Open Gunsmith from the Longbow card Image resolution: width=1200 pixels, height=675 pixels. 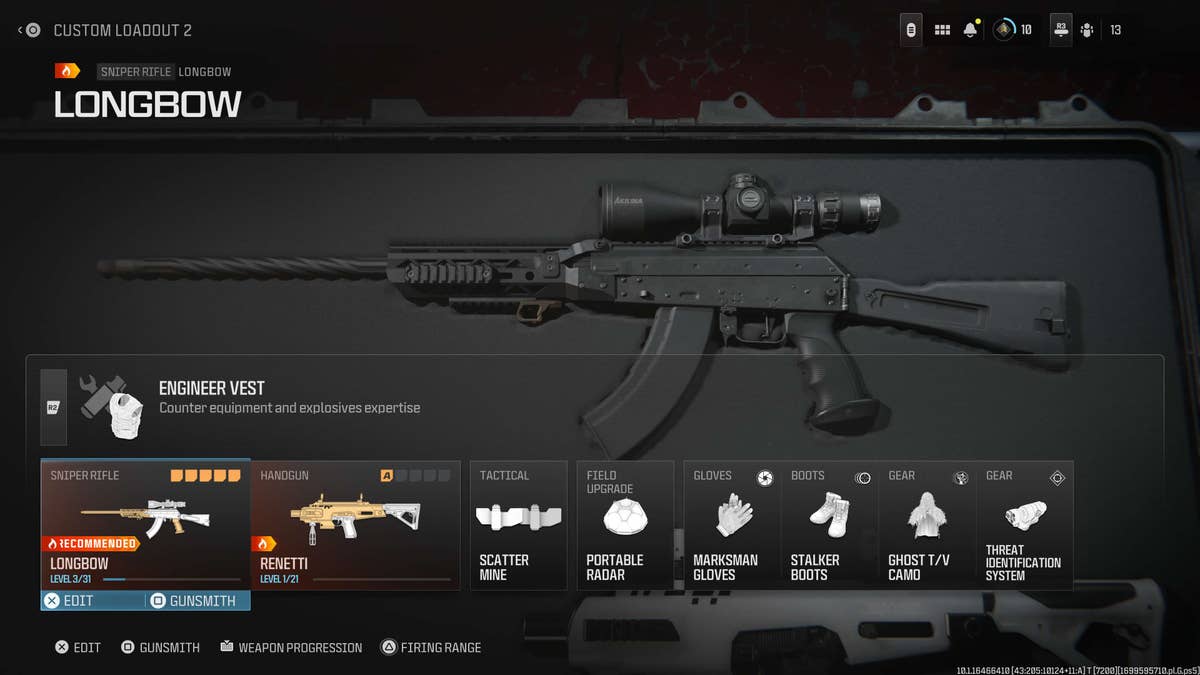pyautogui.click(x=197, y=601)
